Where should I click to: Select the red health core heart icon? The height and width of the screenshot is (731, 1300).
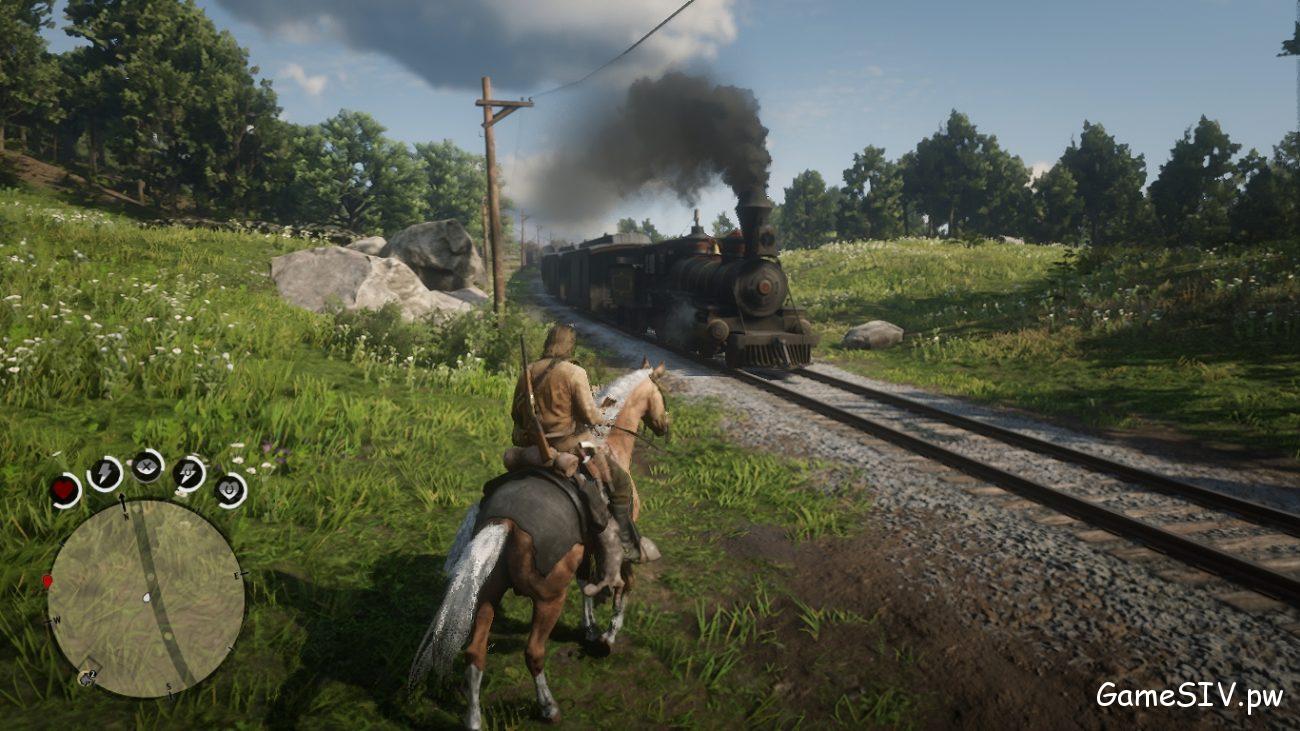click(62, 488)
